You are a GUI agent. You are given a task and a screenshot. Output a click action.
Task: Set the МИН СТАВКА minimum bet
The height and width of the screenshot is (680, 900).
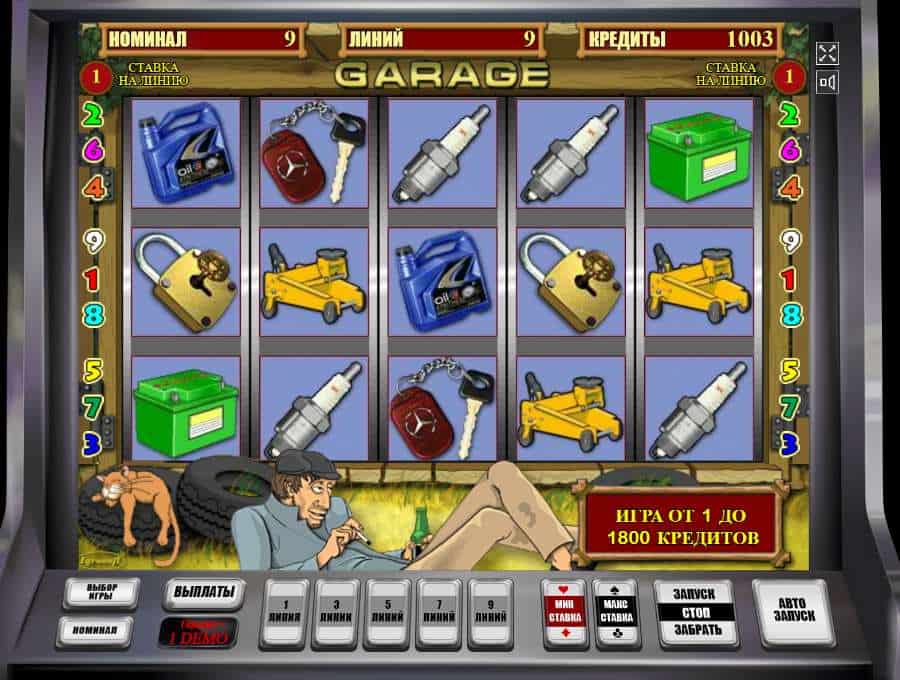pyautogui.click(x=563, y=611)
